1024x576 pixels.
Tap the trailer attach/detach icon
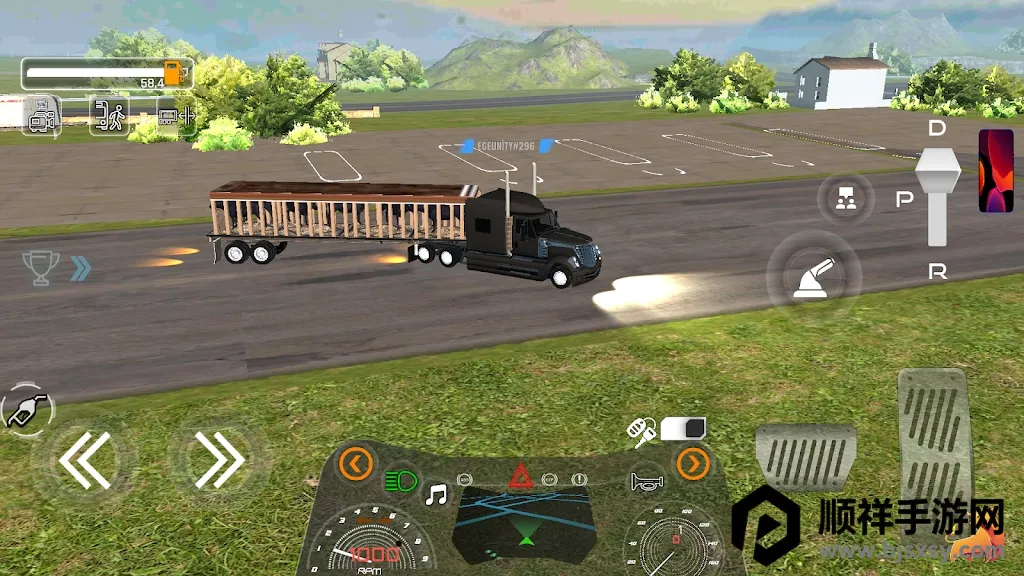tap(175, 115)
